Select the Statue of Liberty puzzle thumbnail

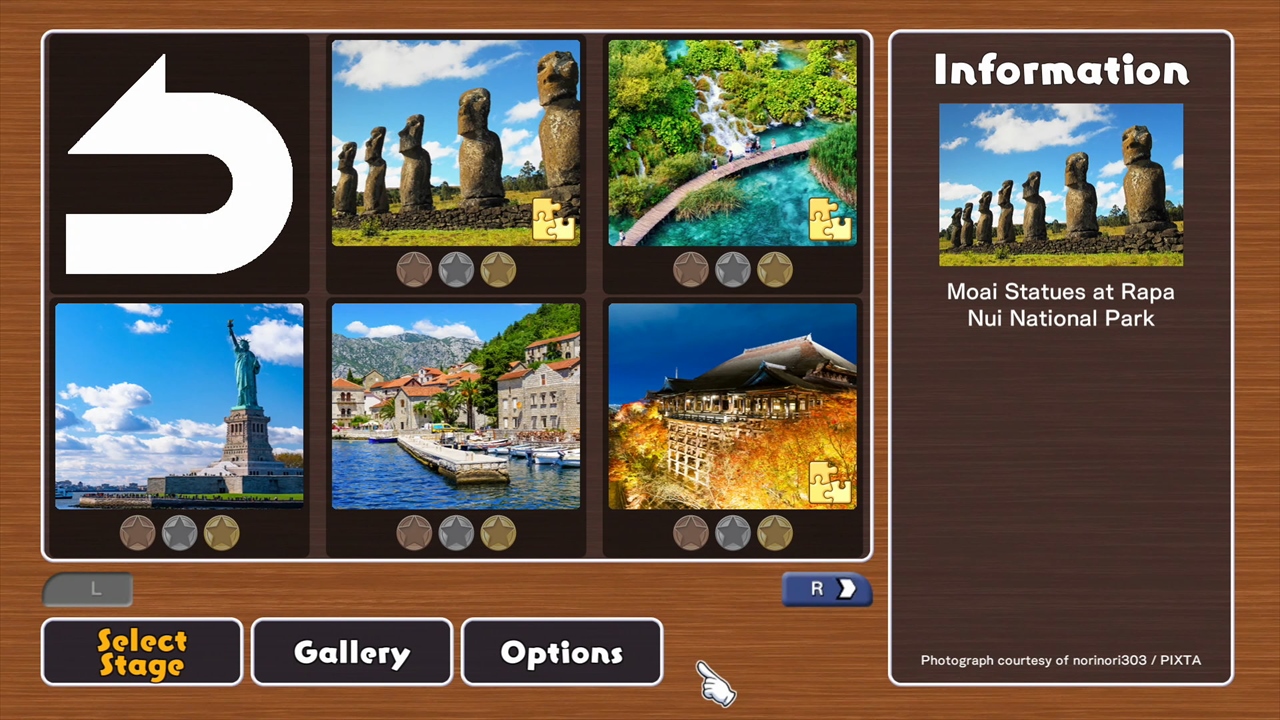tap(179, 405)
